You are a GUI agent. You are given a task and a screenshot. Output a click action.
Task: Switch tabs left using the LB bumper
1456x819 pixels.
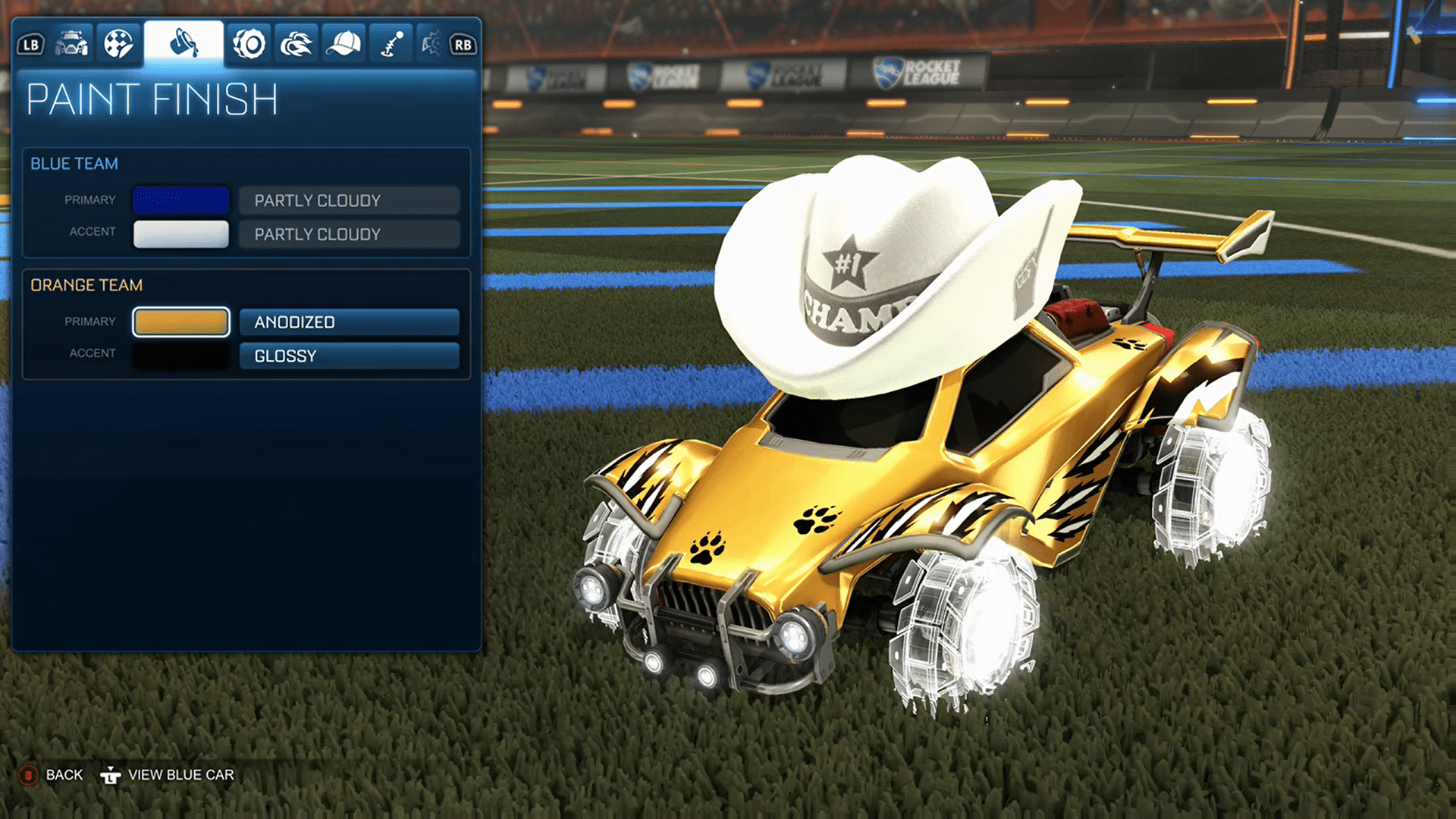tap(30, 43)
